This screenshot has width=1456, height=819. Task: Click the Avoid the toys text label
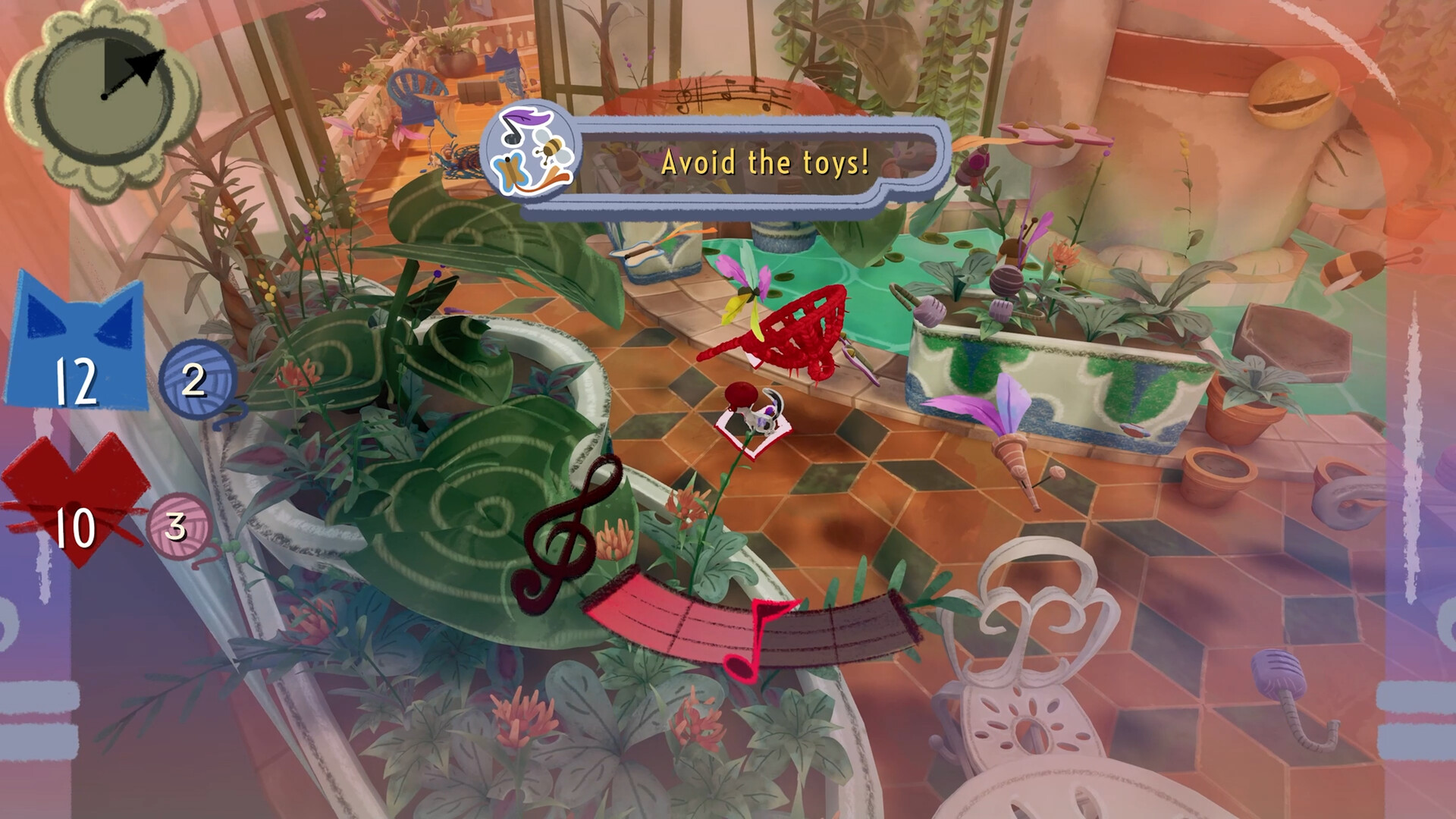point(766,162)
